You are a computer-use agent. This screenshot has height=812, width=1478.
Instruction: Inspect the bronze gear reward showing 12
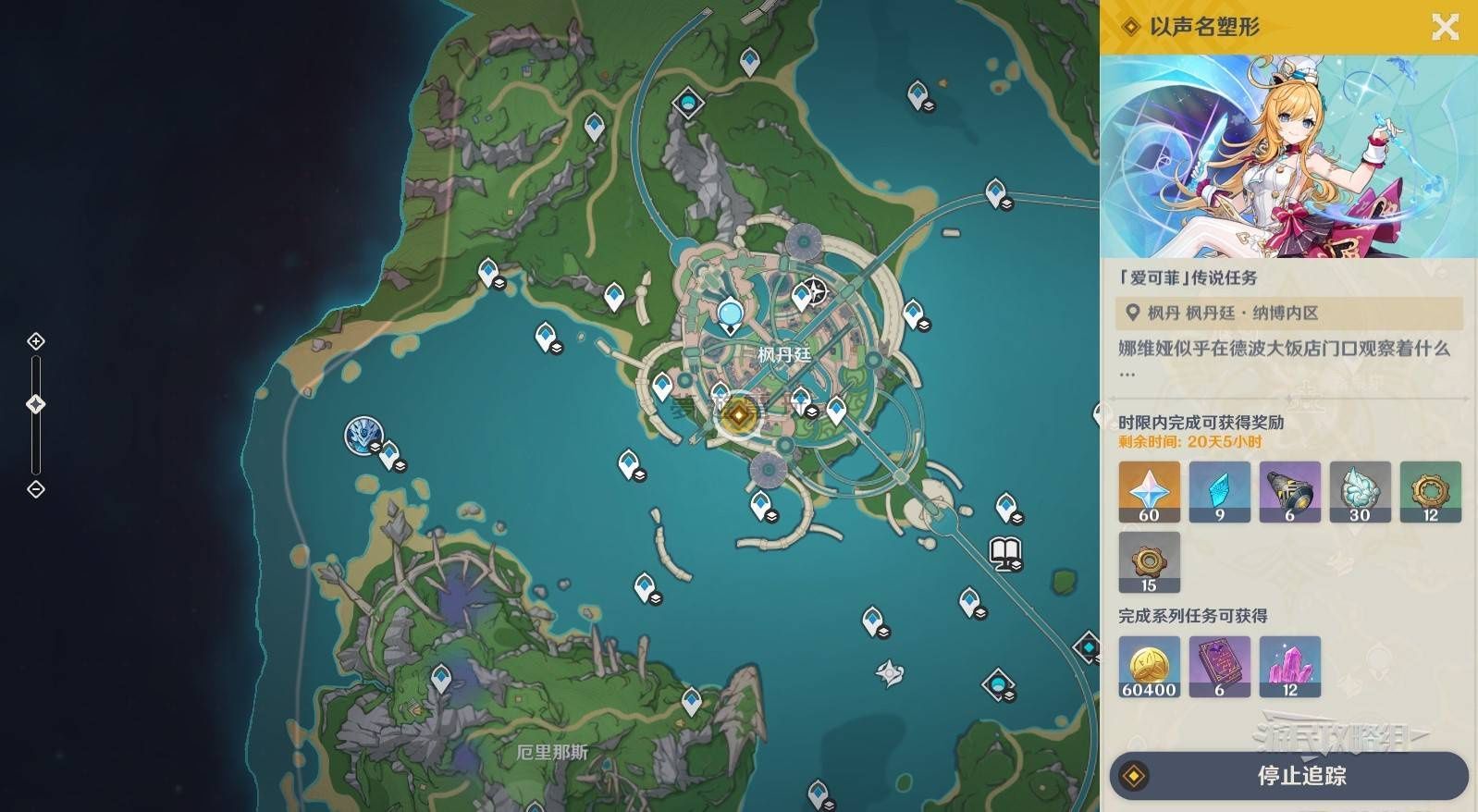pyautogui.click(x=1430, y=492)
